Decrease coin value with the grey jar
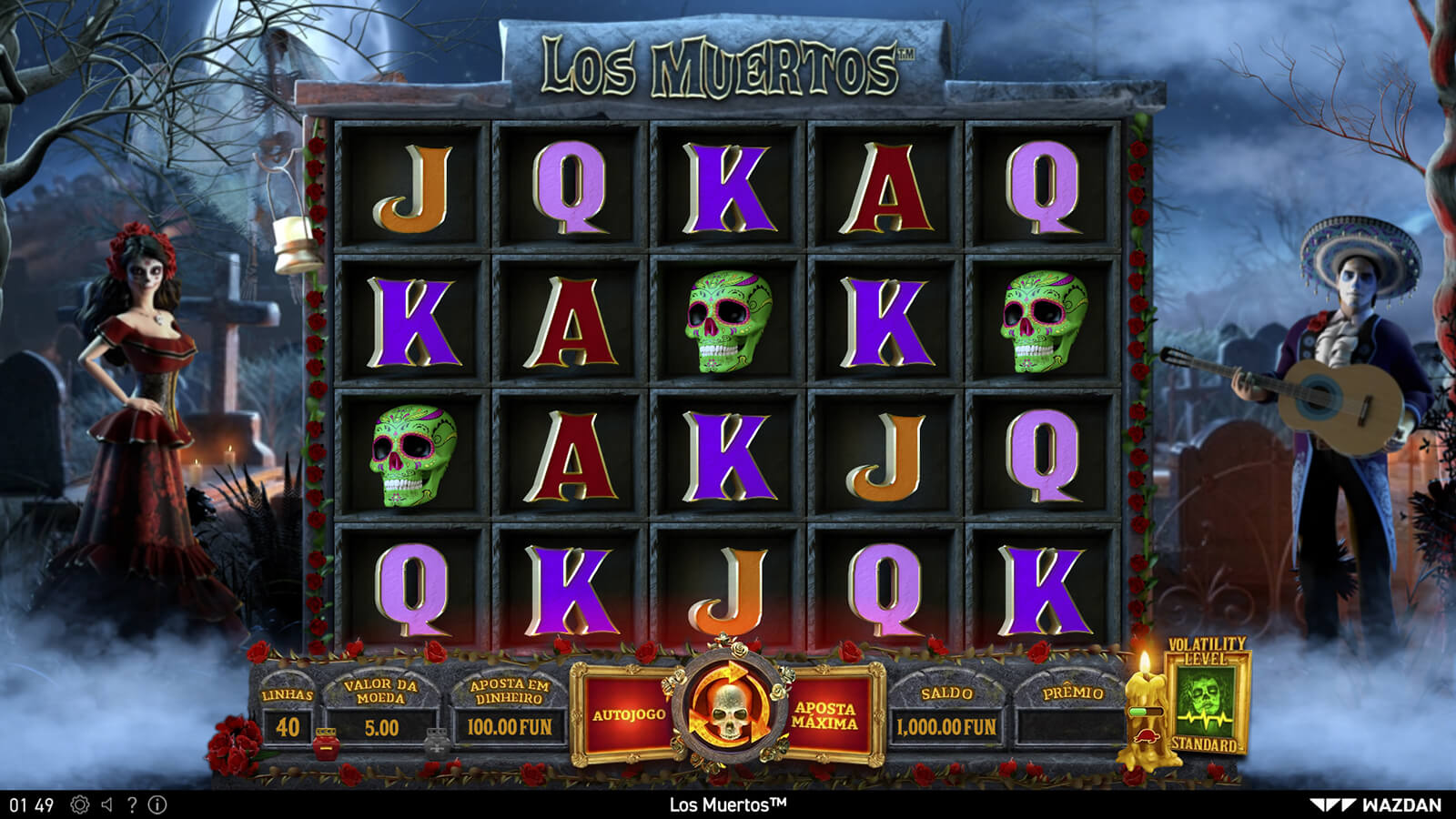 [437, 743]
